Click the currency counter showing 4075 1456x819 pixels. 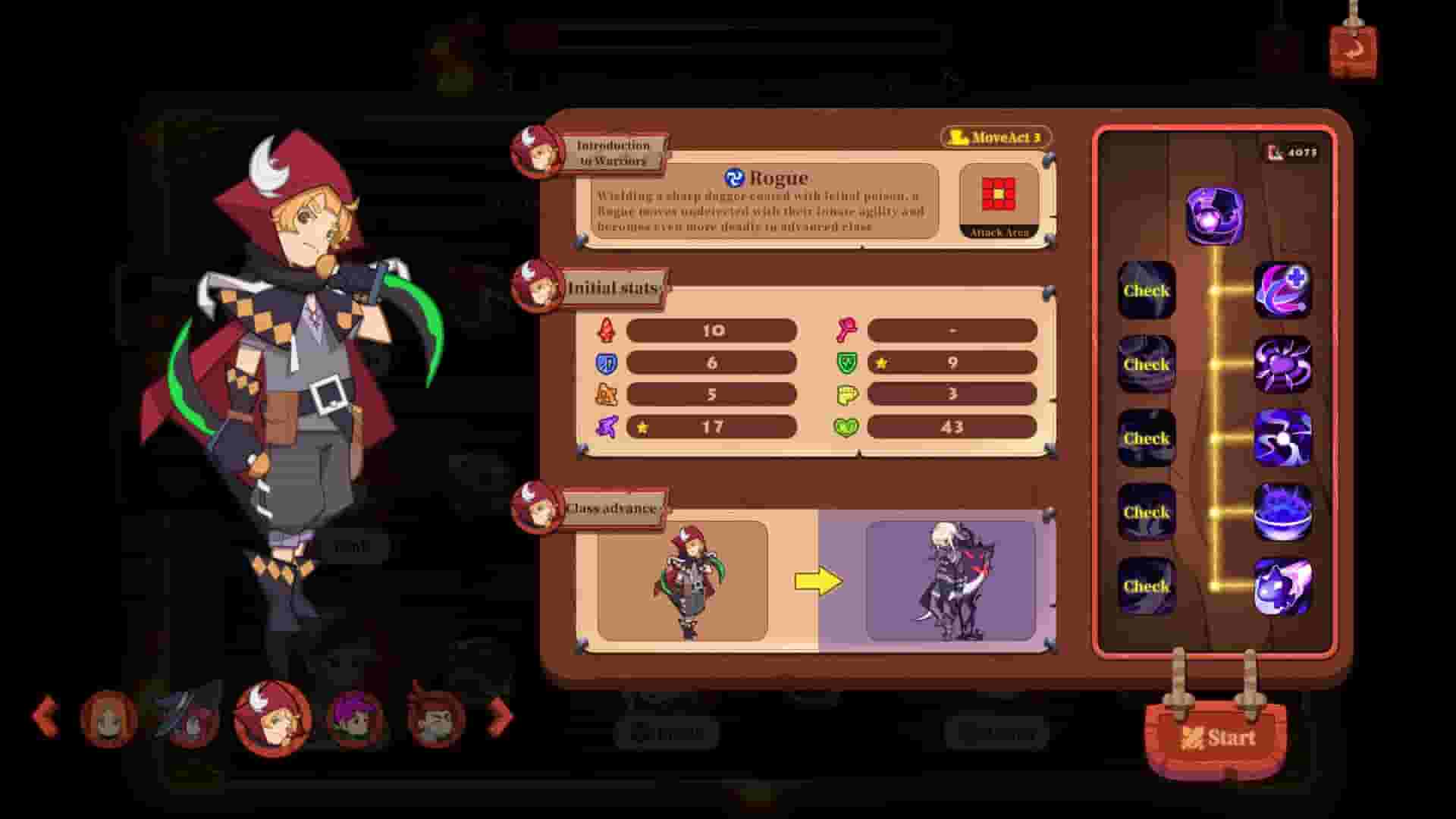coord(1293,151)
